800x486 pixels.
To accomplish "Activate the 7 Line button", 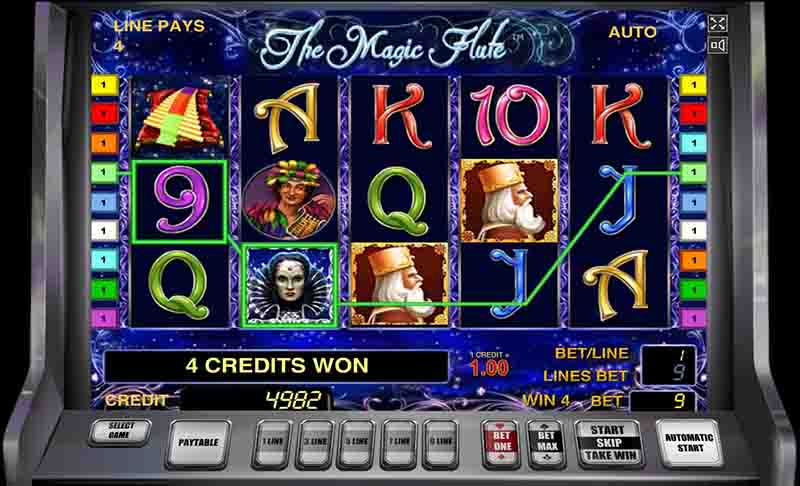I will [x=398, y=441].
